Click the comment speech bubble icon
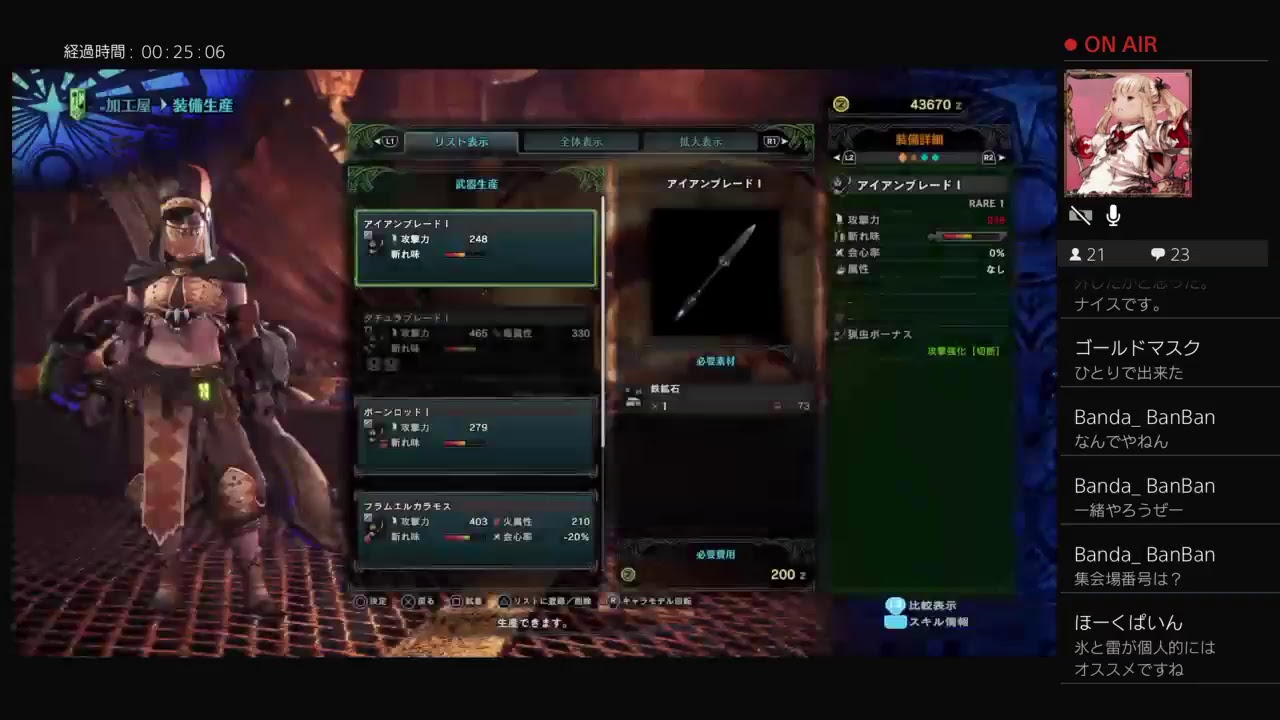 click(x=1158, y=254)
